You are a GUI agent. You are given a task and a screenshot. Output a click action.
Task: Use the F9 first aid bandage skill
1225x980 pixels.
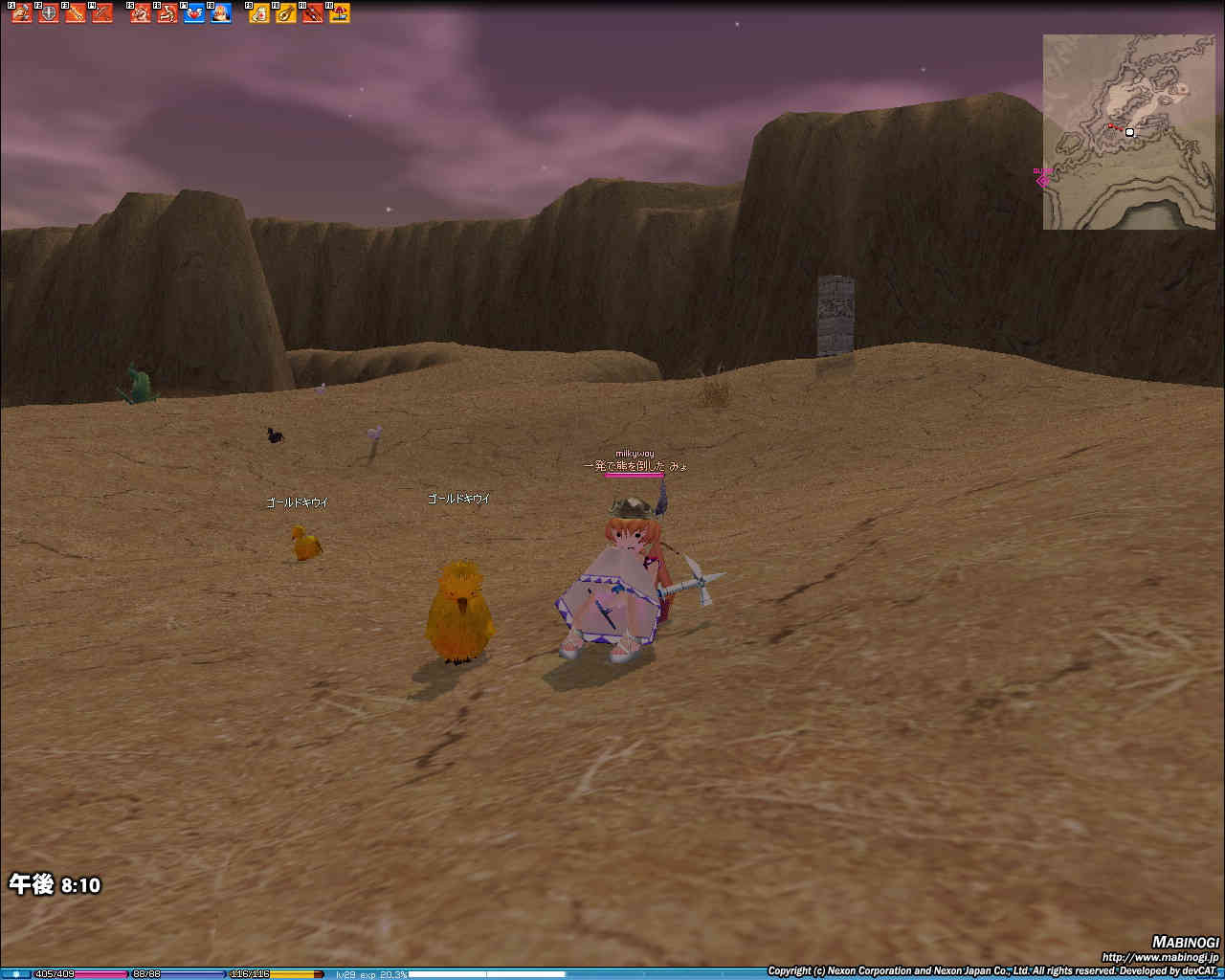pyautogui.click(x=259, y=13)
